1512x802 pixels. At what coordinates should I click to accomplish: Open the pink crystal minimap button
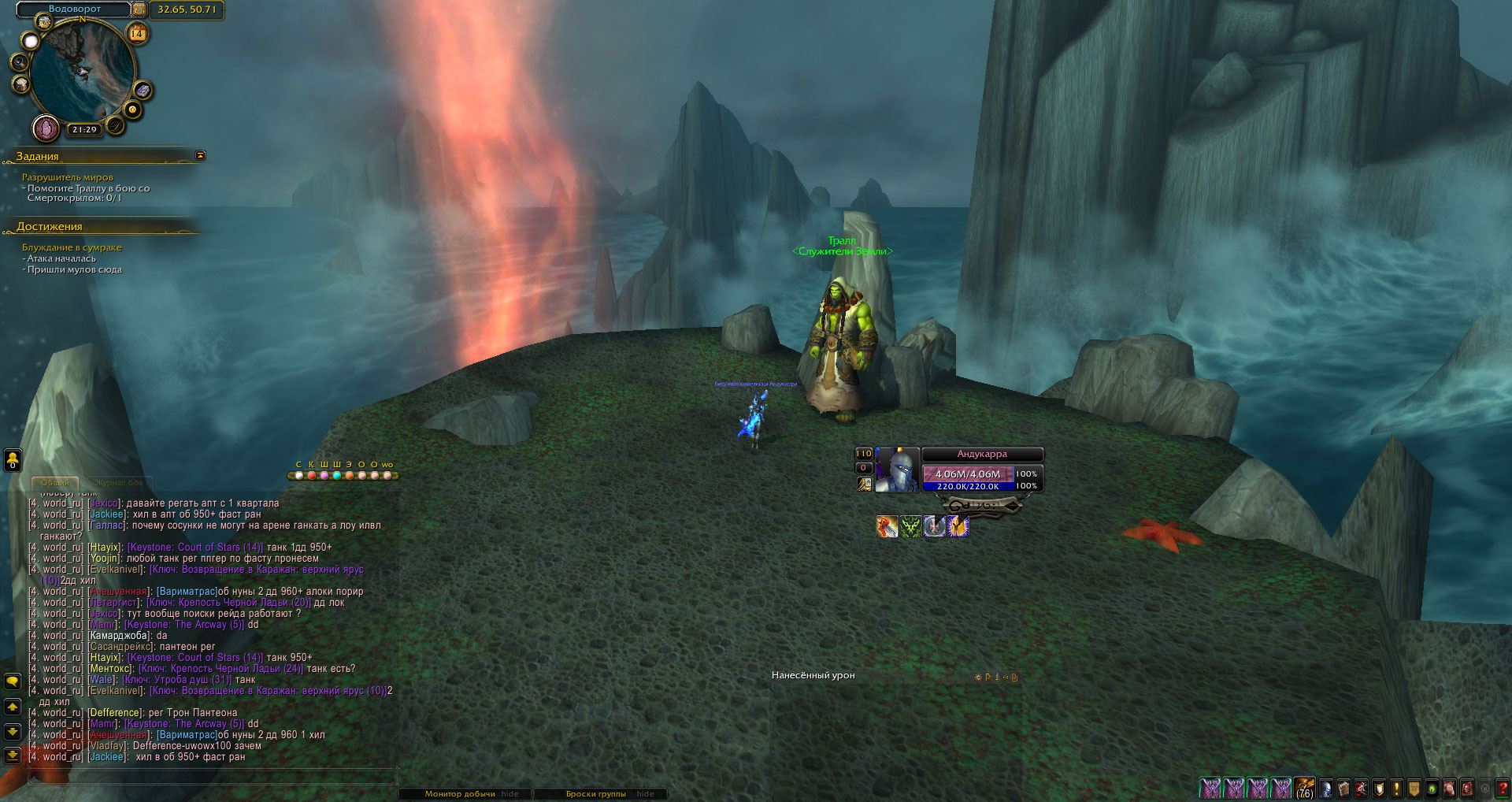[46, 128]
